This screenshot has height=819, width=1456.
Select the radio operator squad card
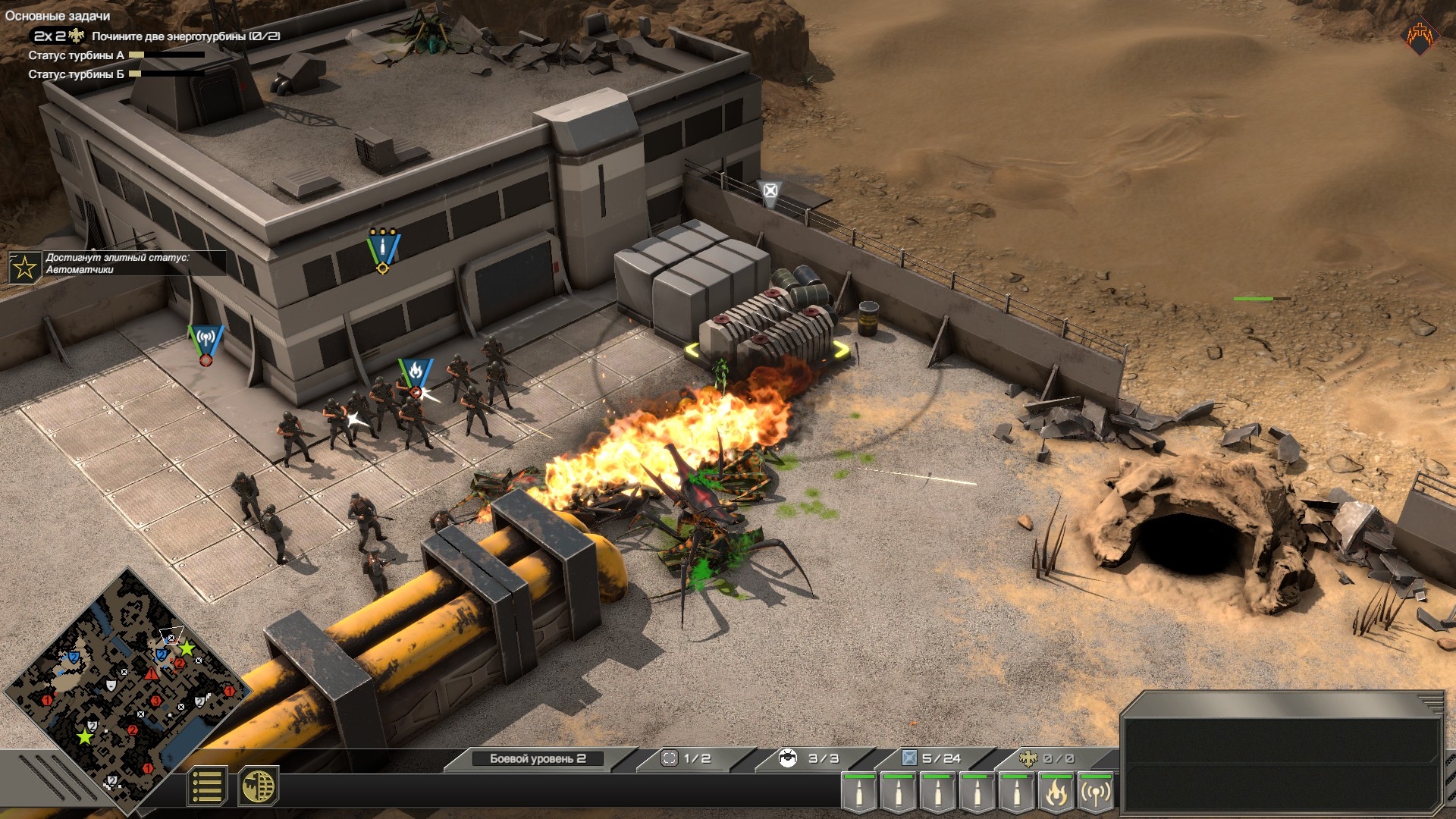[1096, 793]
